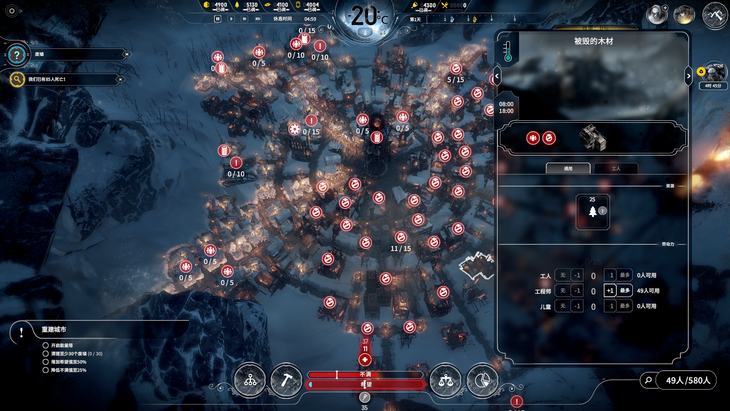Open the question mark help entry
730x411 pixels.
click(17, 55)
